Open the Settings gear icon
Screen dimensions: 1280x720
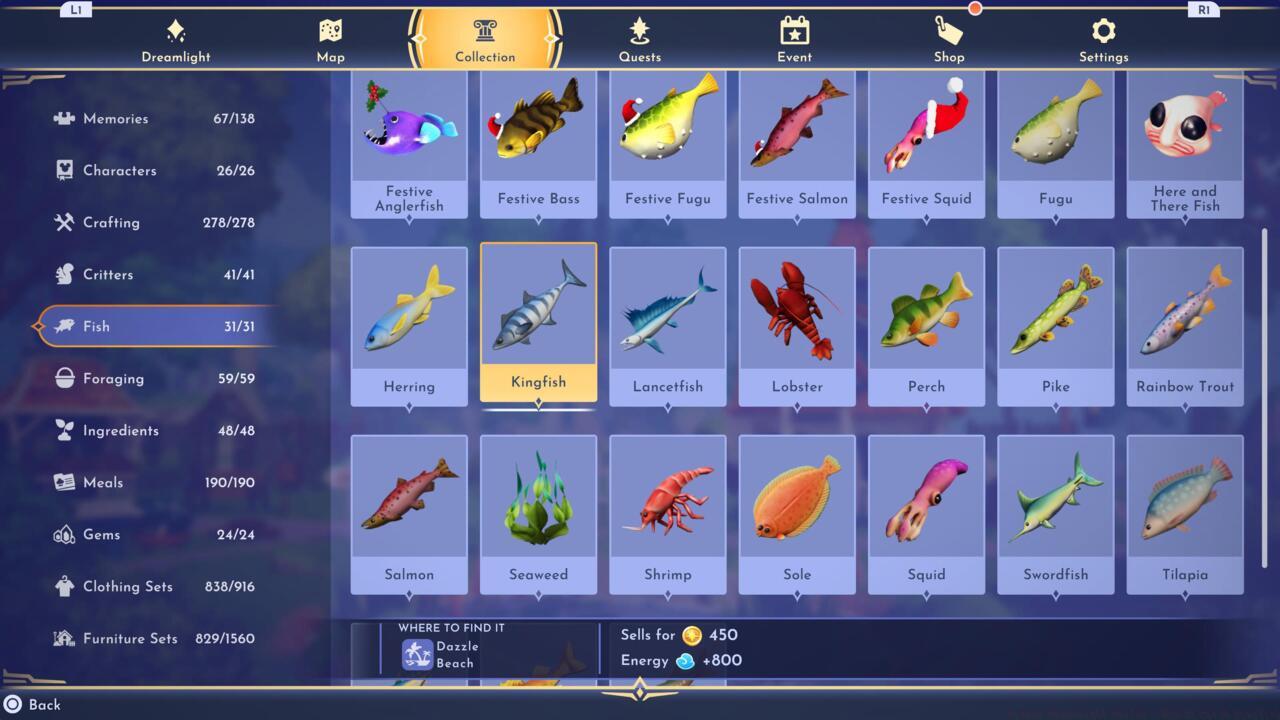(x=1103, y=31)
